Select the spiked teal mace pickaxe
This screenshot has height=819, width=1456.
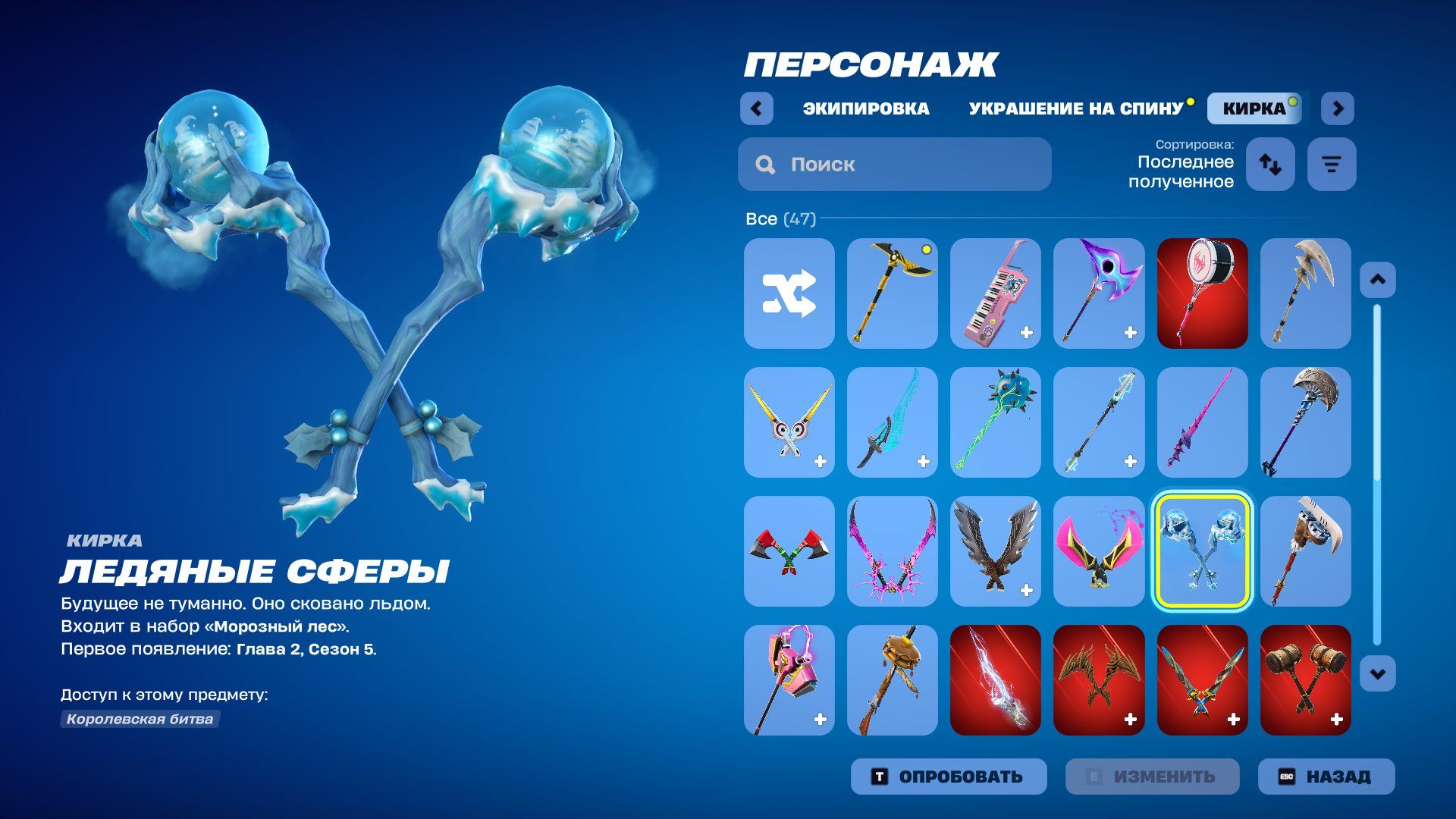click(x=995, y=422)
